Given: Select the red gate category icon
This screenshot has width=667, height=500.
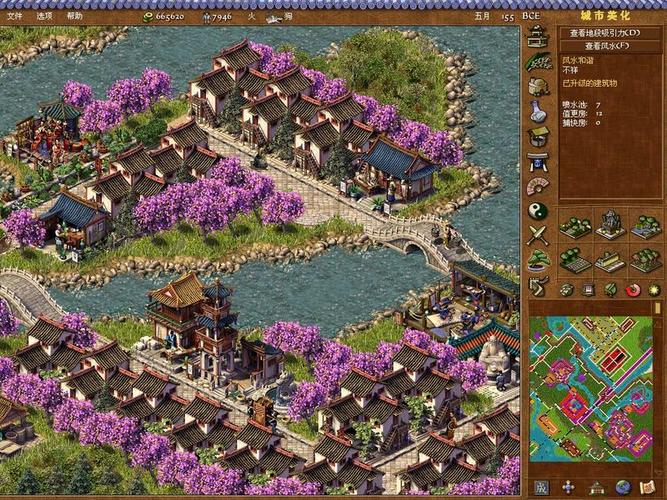Looking at the screenshot, I should tap(538, 161).
